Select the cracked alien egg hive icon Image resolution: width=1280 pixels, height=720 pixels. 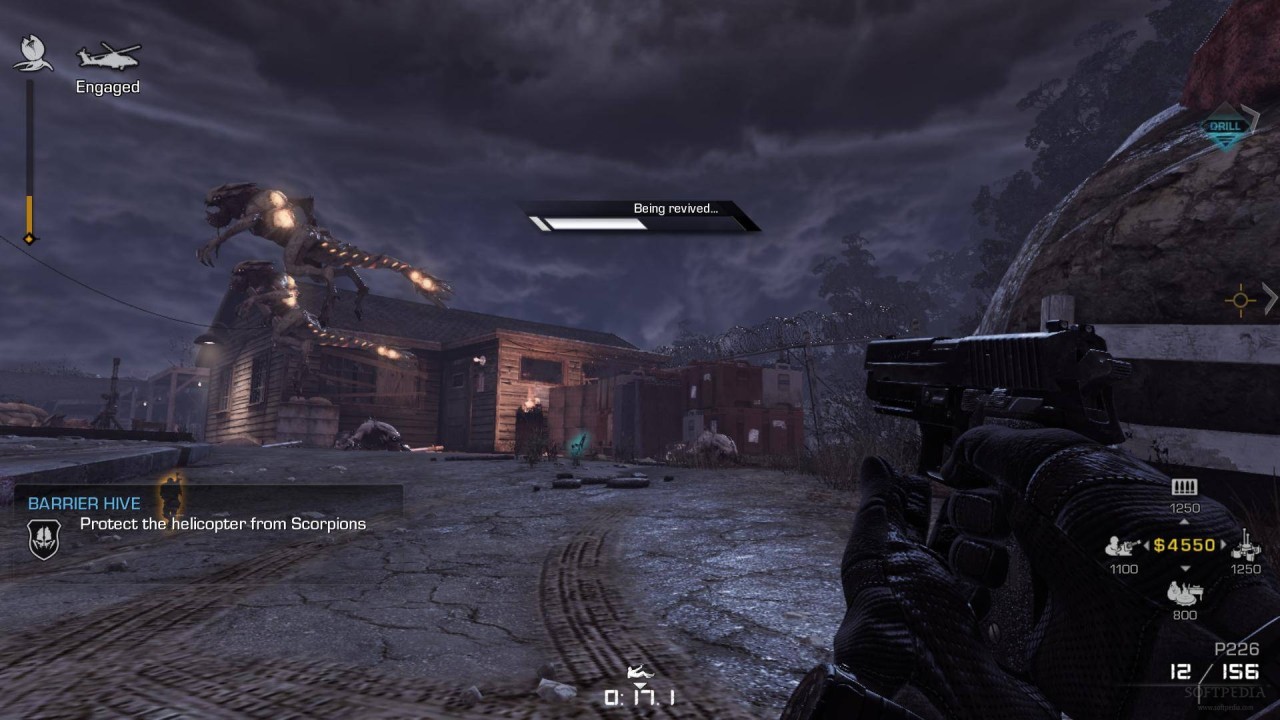click(x=33, y=53)
